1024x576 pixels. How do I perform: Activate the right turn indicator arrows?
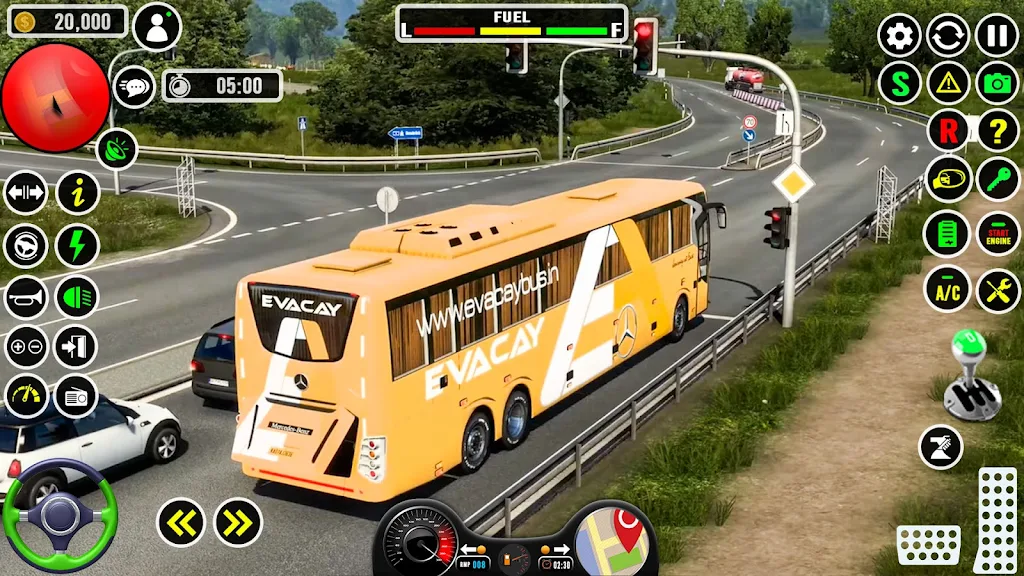pyautogui.click(x=238, y=522)
